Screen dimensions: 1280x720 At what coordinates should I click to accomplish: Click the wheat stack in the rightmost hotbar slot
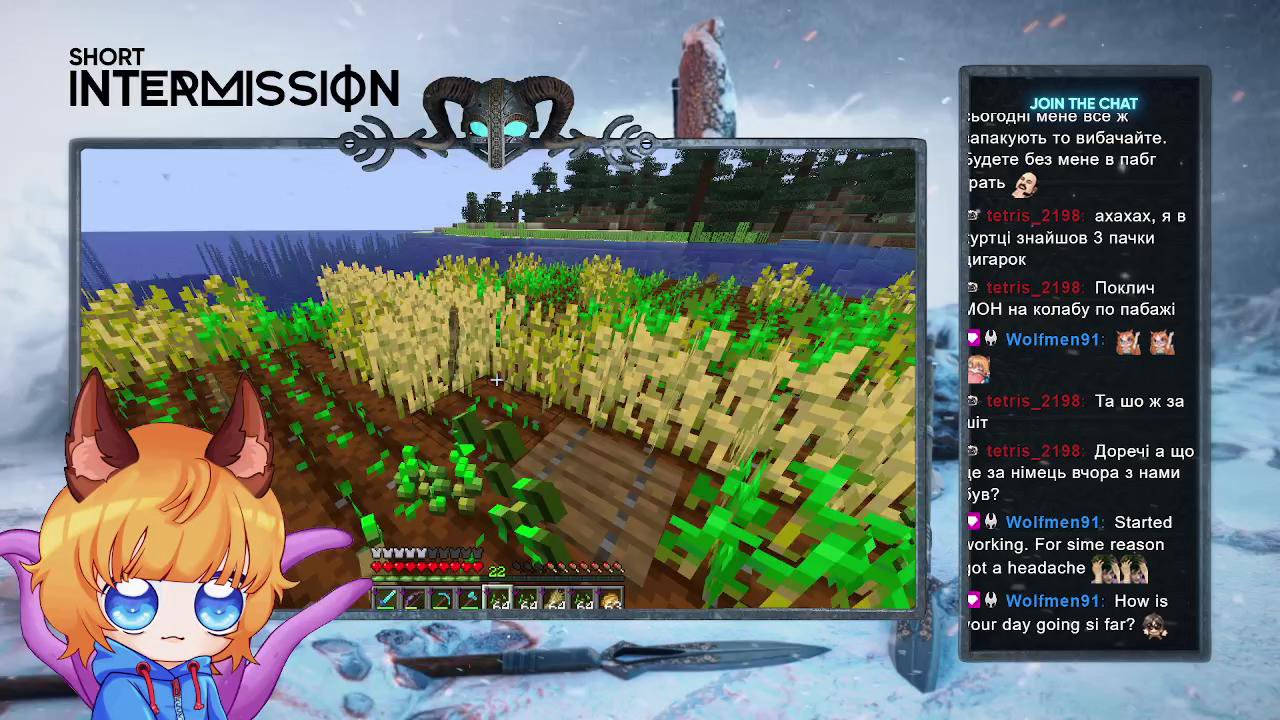point(611,598)
